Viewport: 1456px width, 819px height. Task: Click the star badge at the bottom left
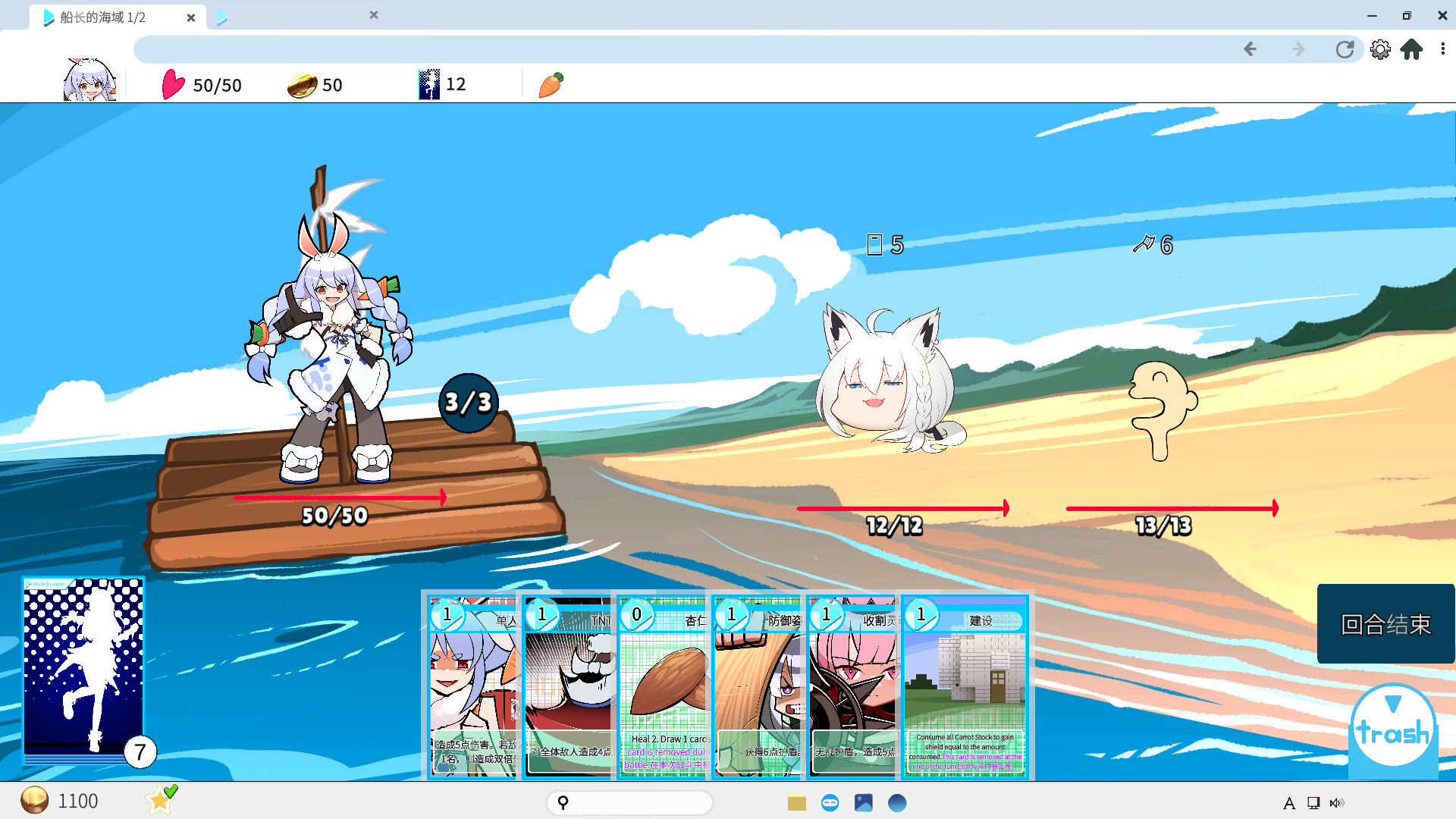click(160, 800)
